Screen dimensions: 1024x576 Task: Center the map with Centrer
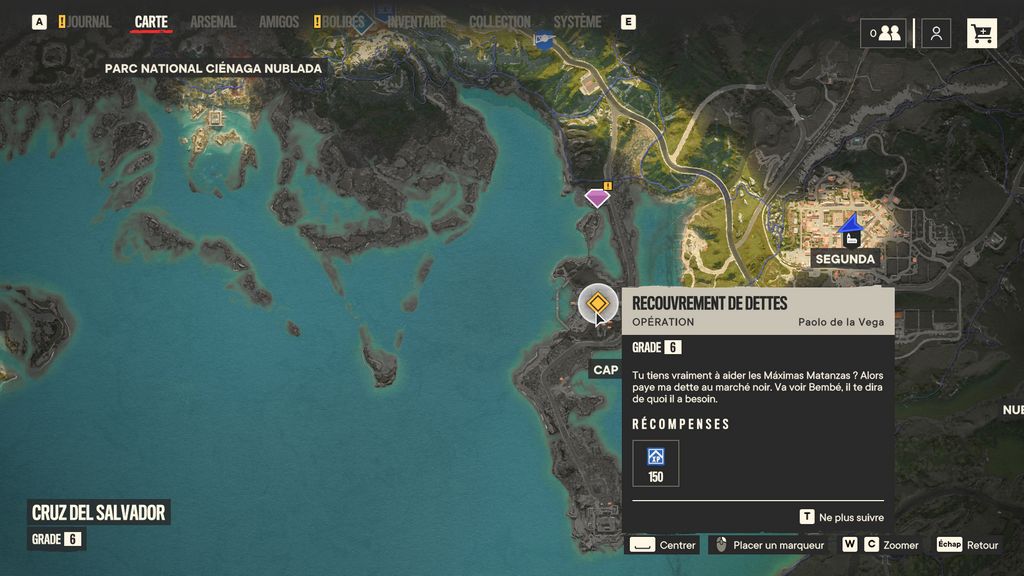tap(663, 545)
